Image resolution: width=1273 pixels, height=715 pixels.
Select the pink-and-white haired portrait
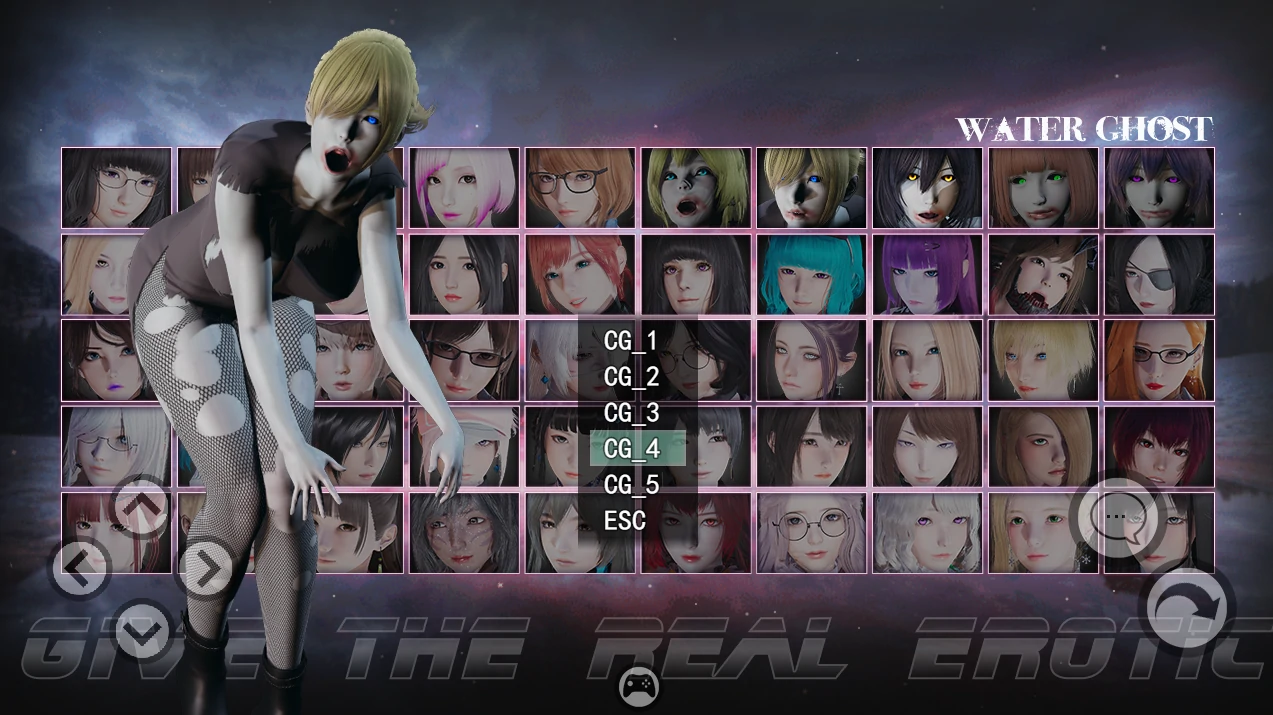pos(464,188)
